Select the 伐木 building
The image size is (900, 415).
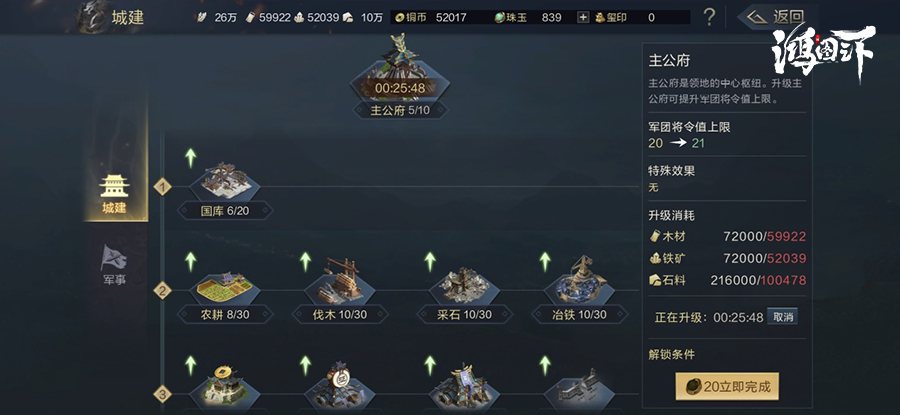pyautogui.click(x=333, y=290)
